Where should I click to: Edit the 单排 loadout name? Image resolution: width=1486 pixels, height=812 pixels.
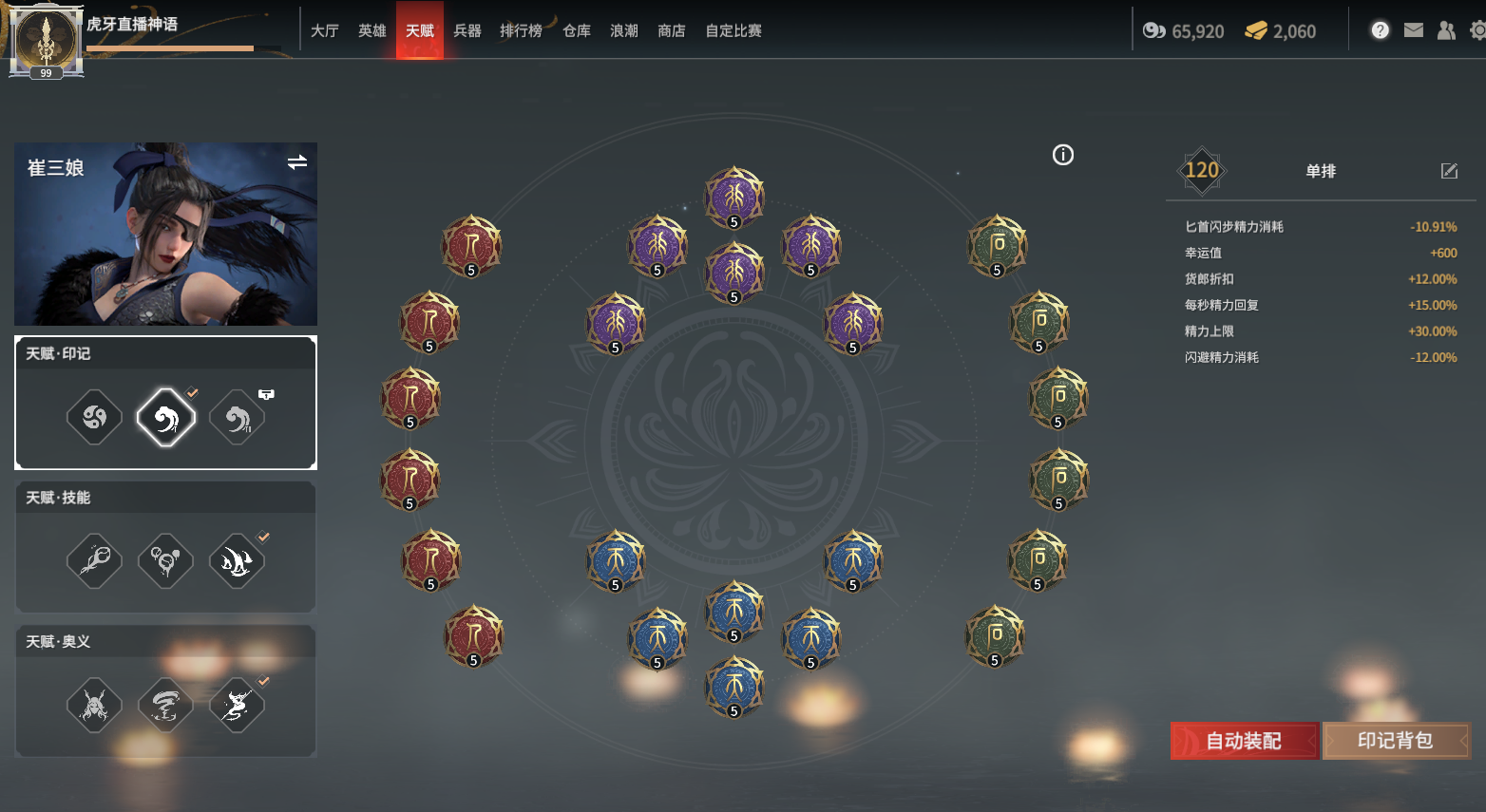(x=1449, y=171)
